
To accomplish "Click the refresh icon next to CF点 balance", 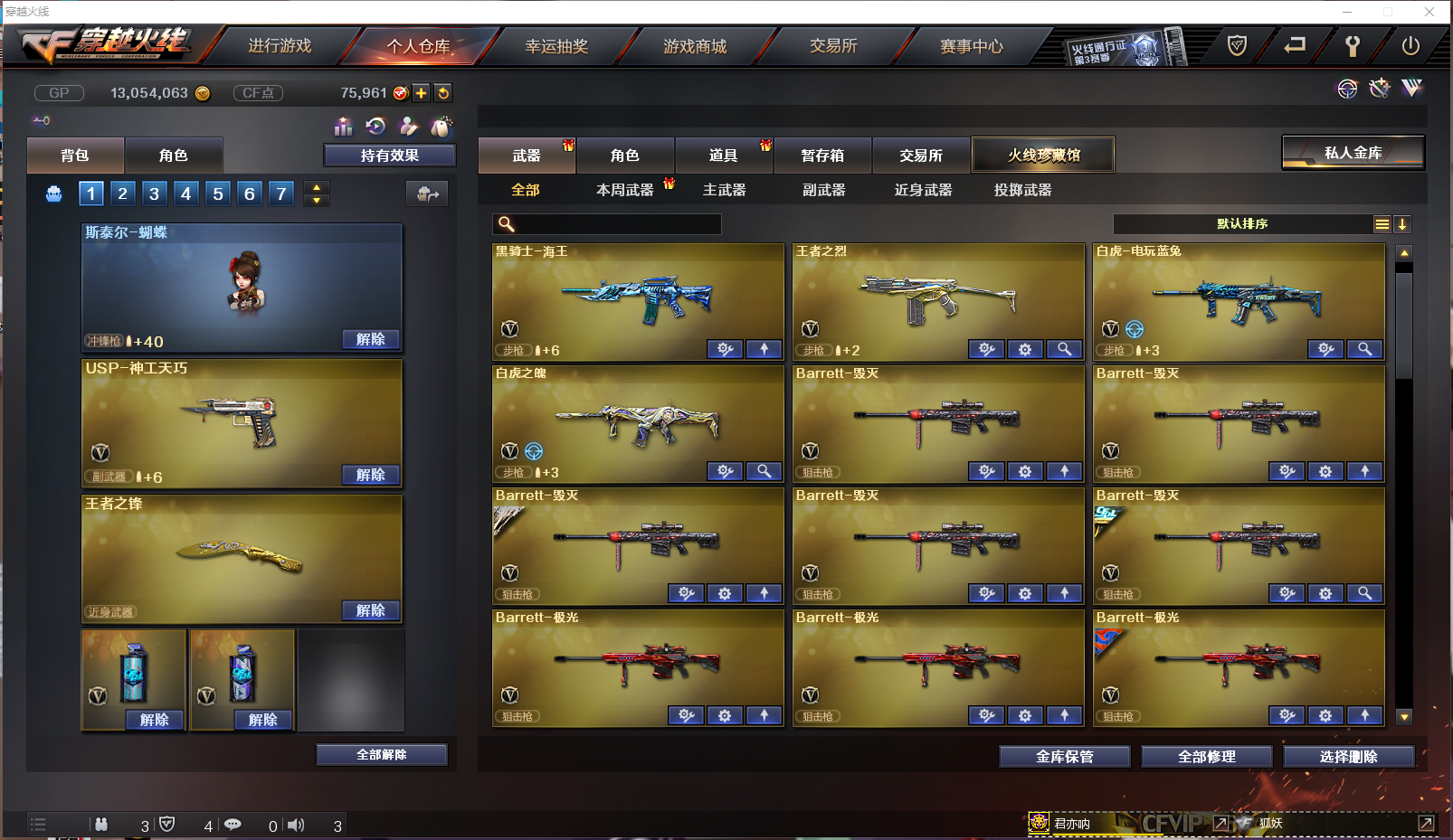I will pos(442,92).
